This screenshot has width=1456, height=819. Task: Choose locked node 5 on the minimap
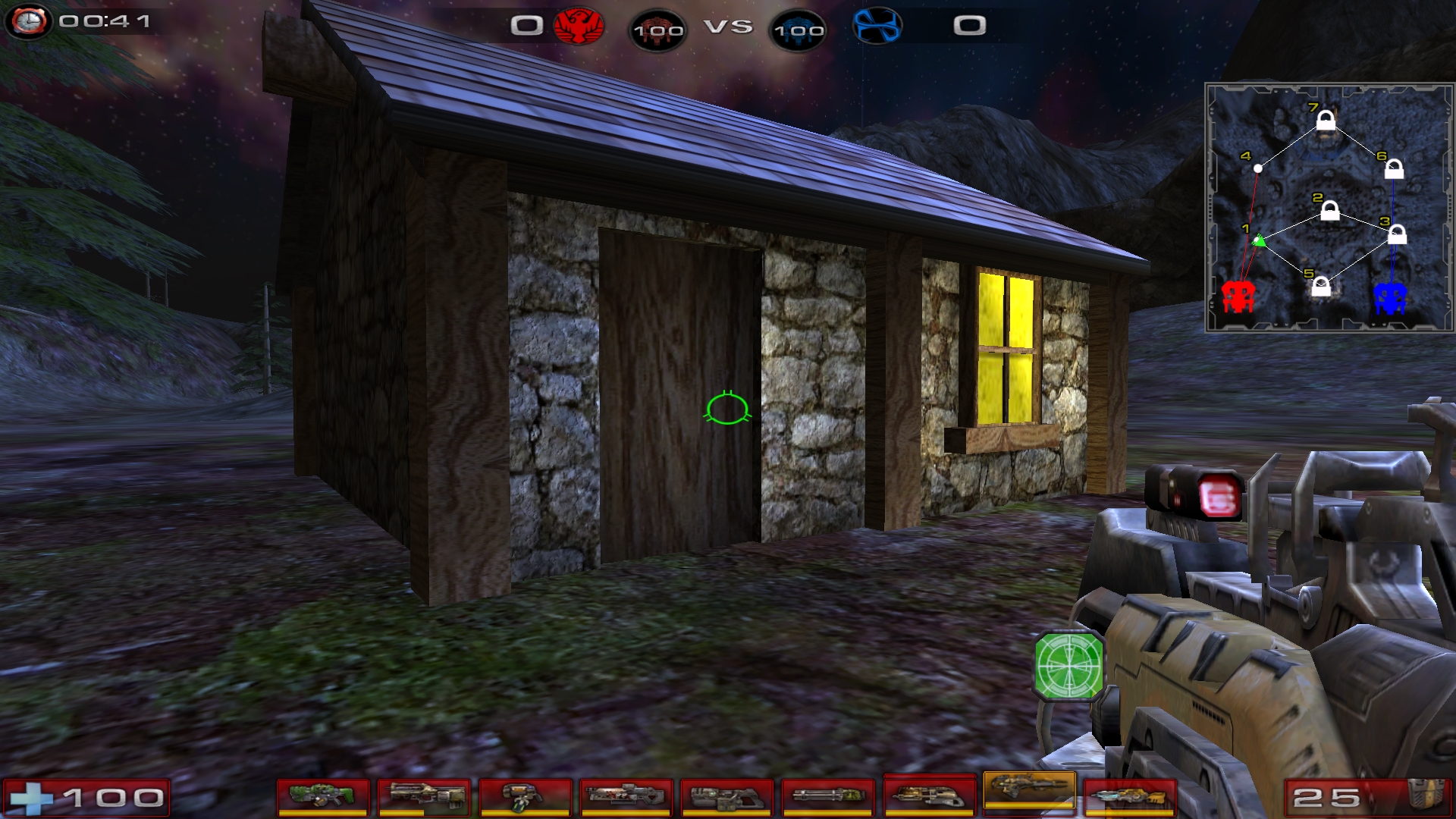tap(1321, 287)
